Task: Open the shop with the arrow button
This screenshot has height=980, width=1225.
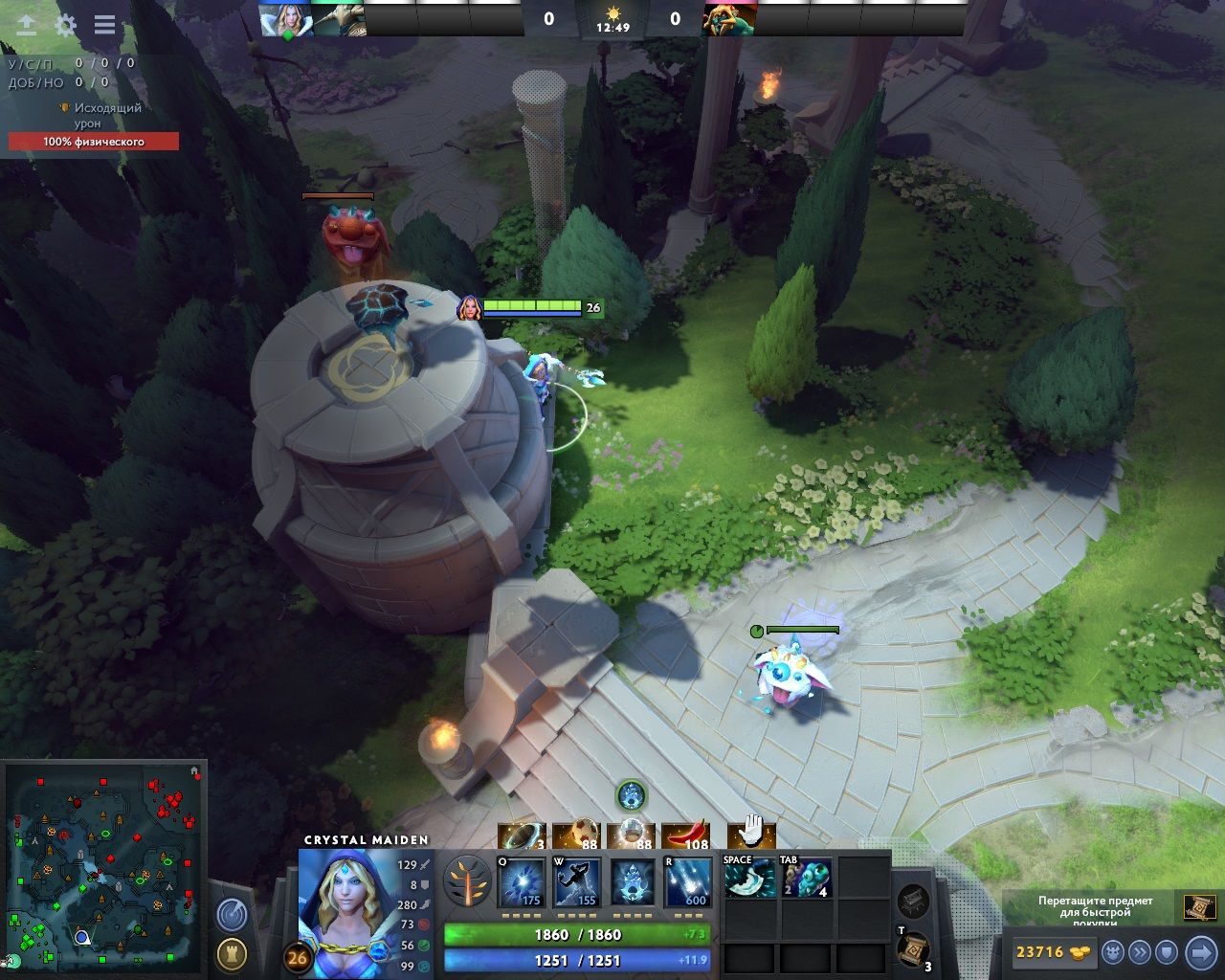Action: pos(1200,952)
